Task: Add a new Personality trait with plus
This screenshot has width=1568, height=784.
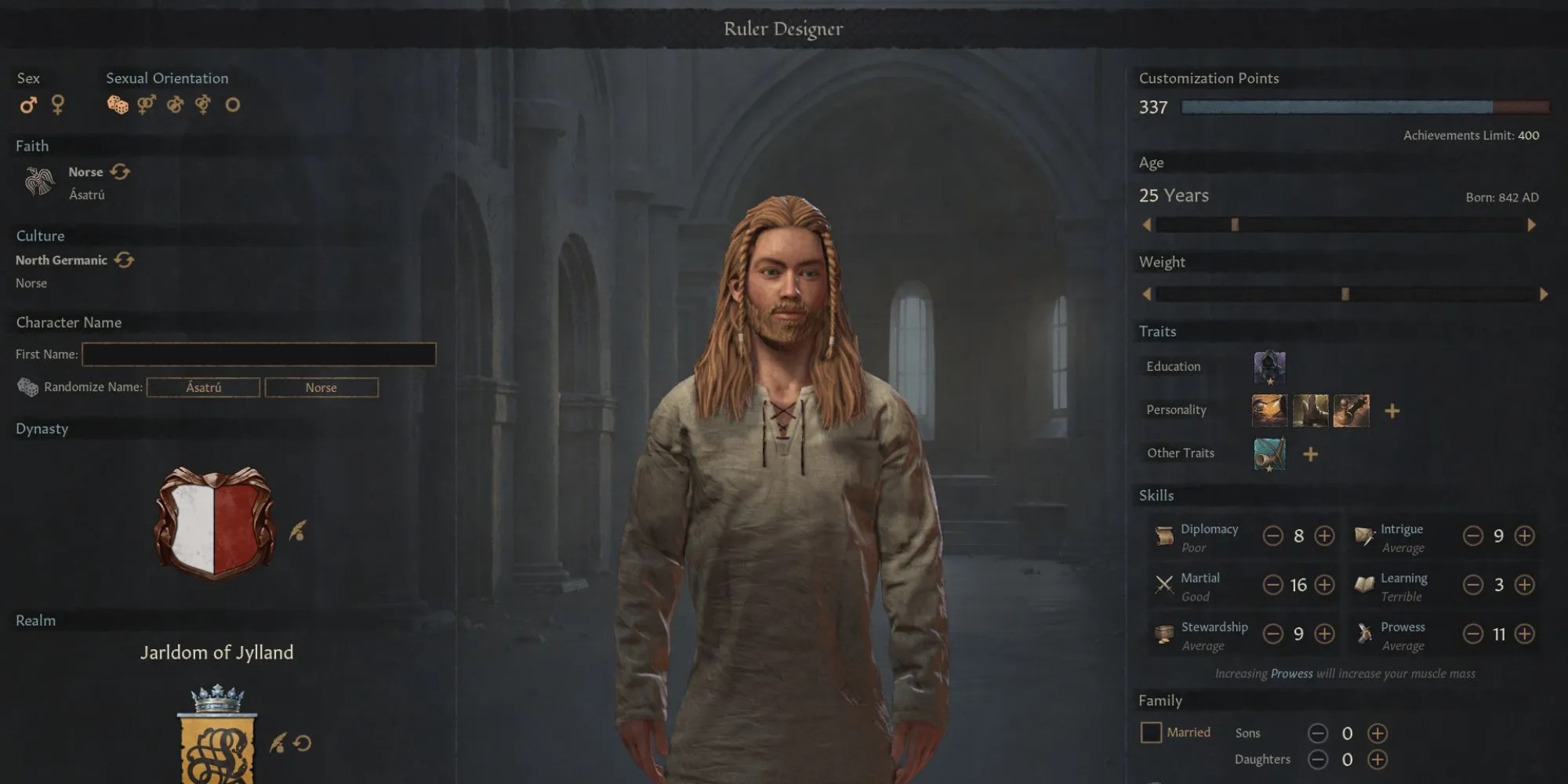Action: [1393, 410]
